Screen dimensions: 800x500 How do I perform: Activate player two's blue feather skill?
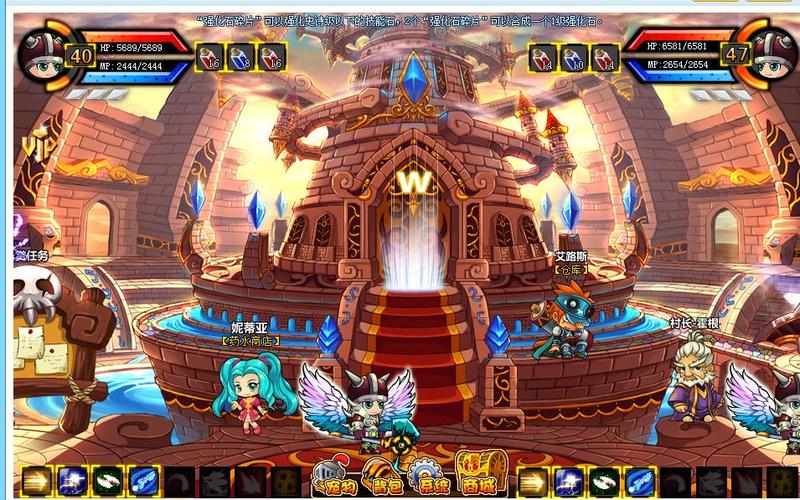coord(641,482)
